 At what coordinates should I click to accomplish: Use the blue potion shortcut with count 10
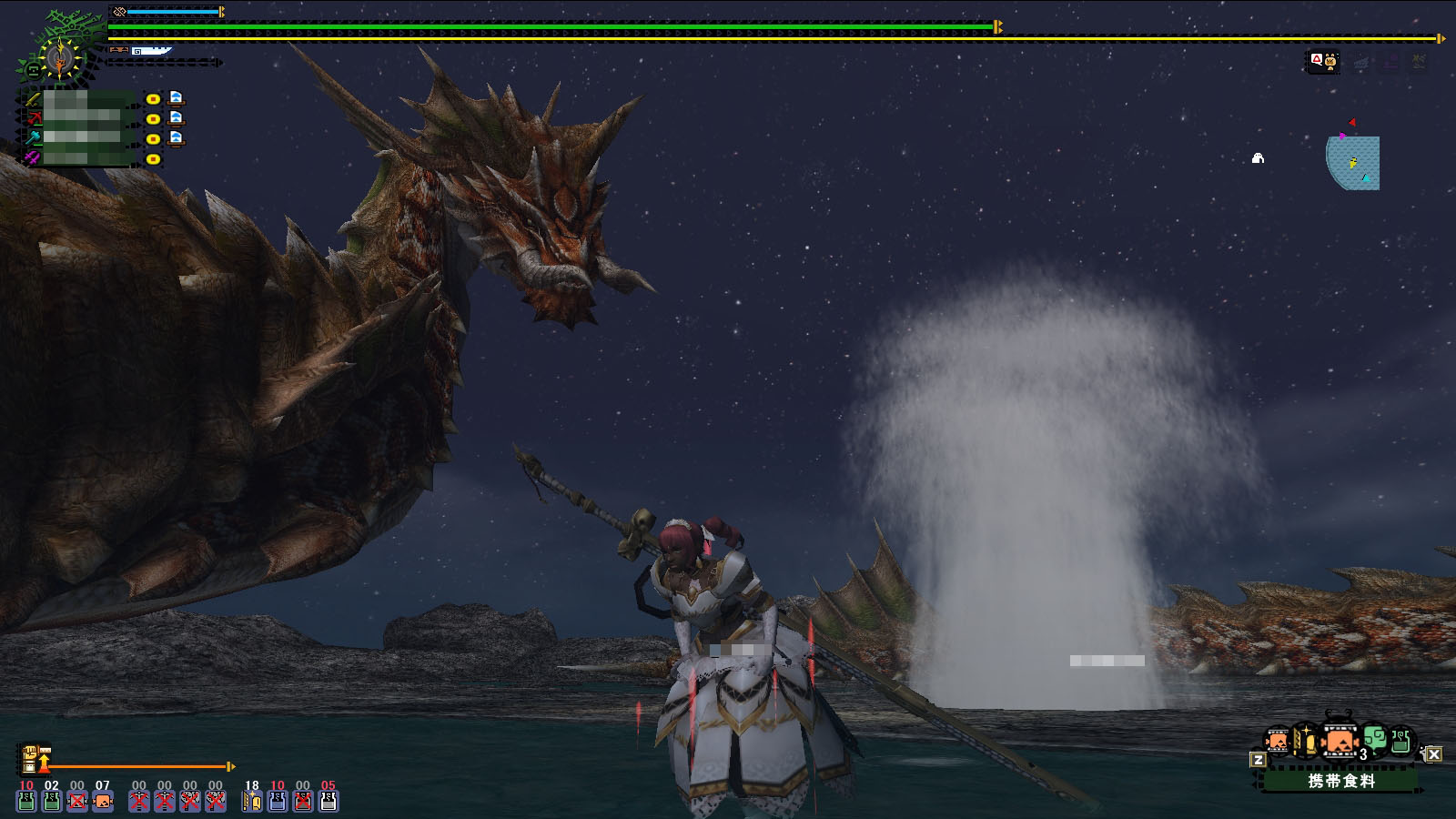pyautogui.click(x=278, y=800)
